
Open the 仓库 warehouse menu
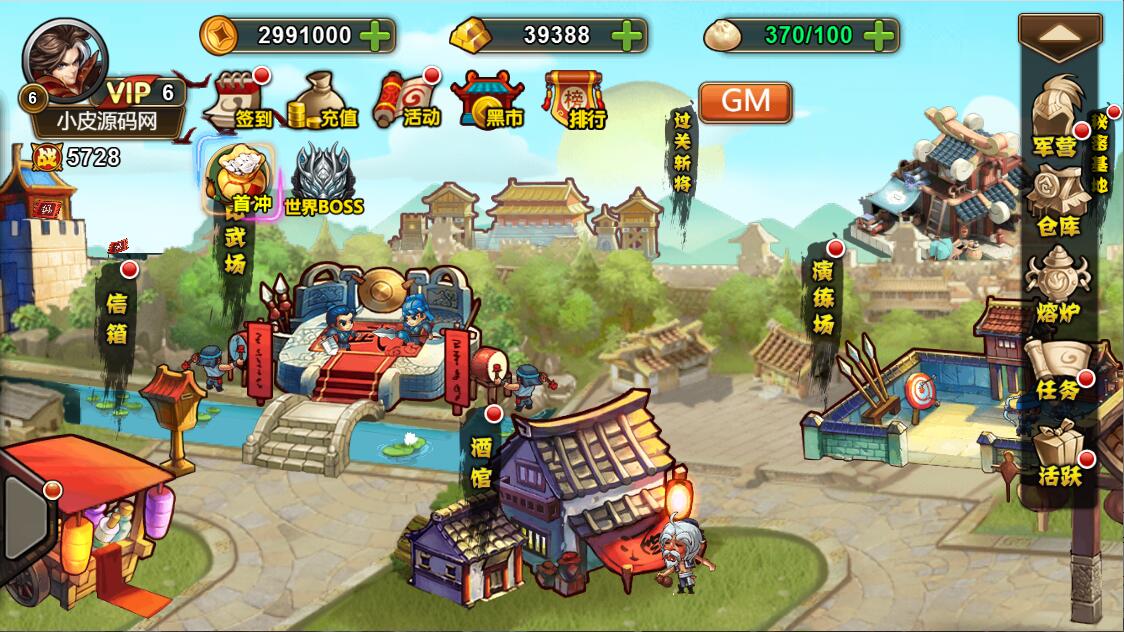(x=1057, y=201)
